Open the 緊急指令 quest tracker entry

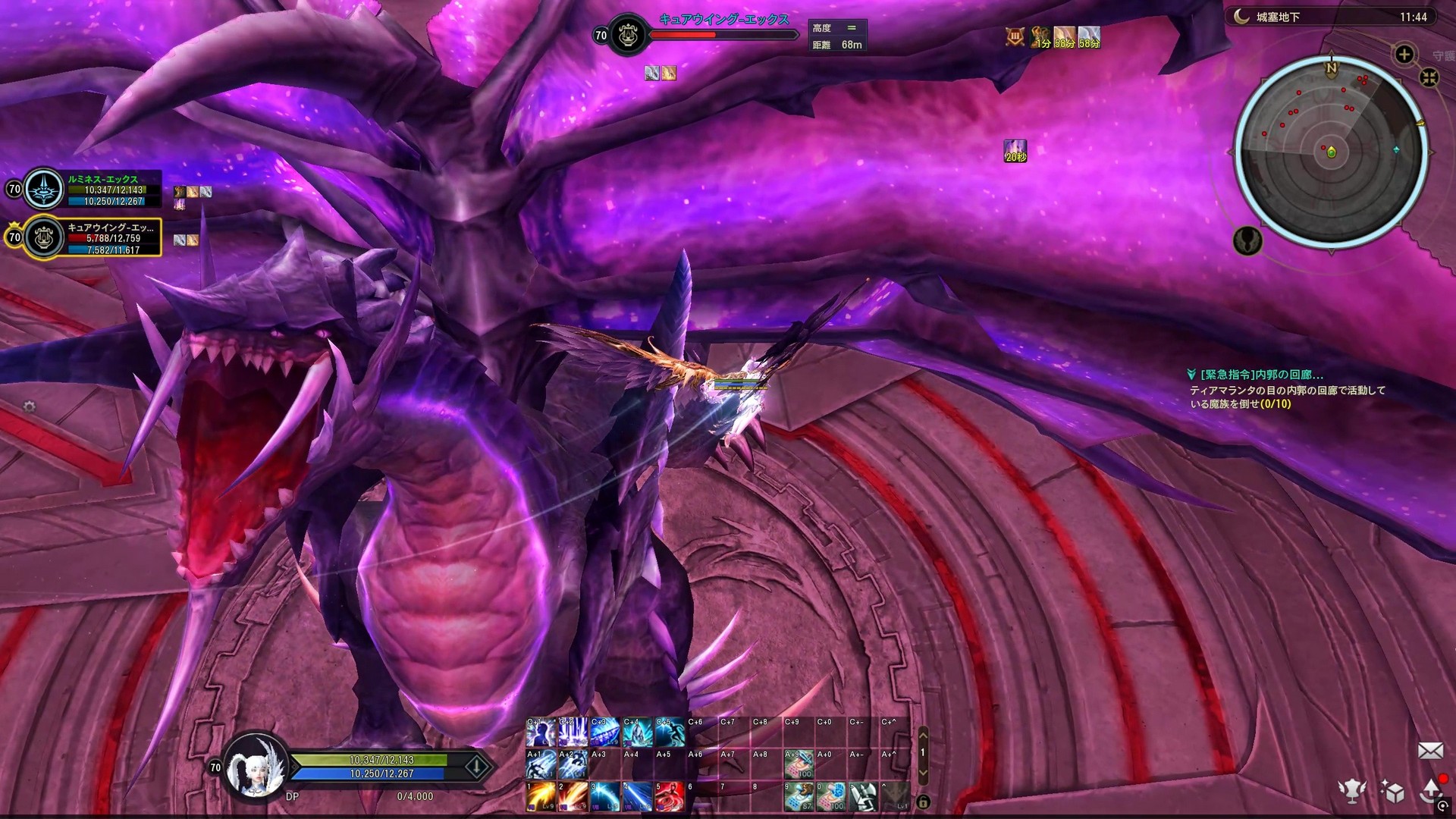pyautogui.click(x=1262, y=375)
